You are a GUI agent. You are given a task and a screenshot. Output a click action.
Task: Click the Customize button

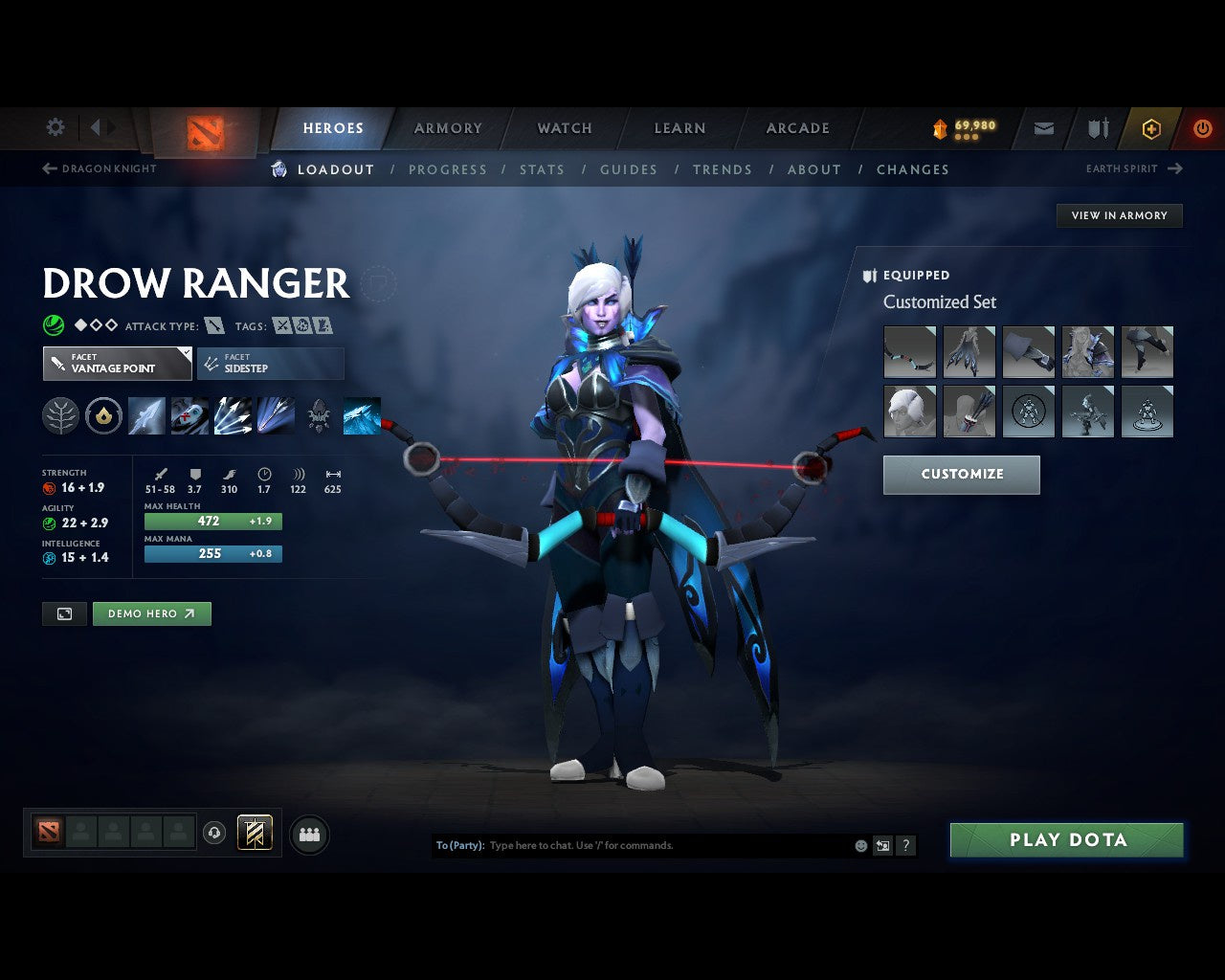(x=961, y=474)
